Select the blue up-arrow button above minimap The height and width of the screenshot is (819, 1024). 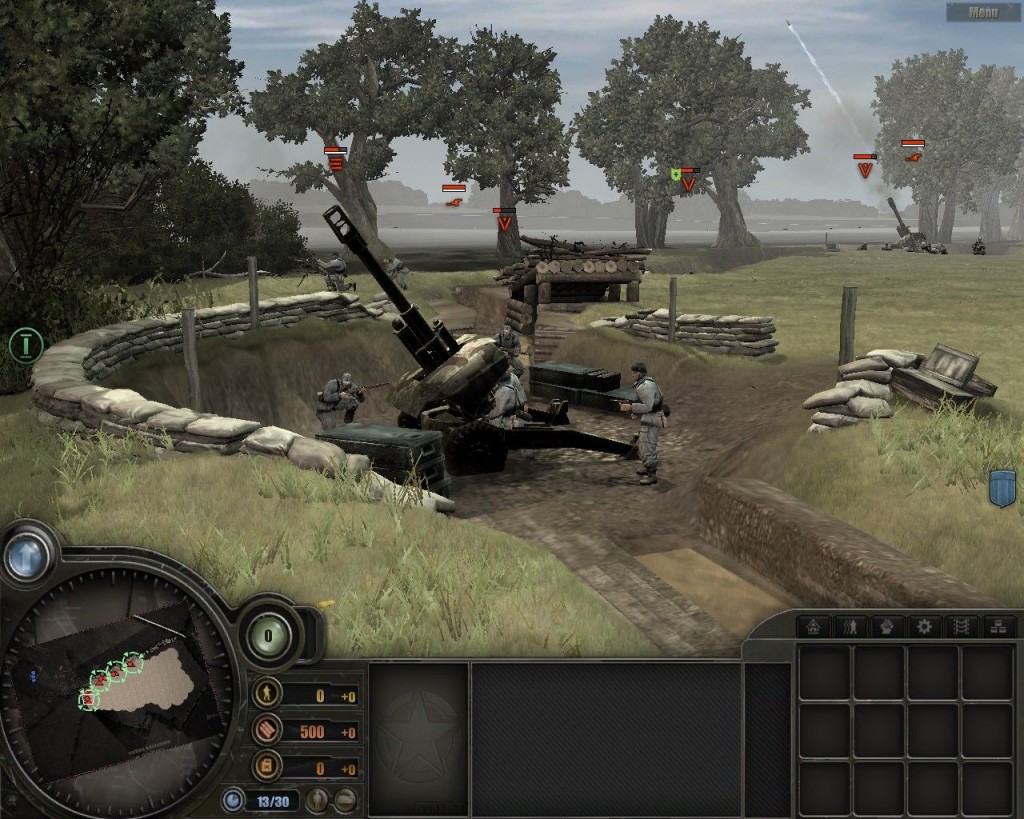point(27,555)
